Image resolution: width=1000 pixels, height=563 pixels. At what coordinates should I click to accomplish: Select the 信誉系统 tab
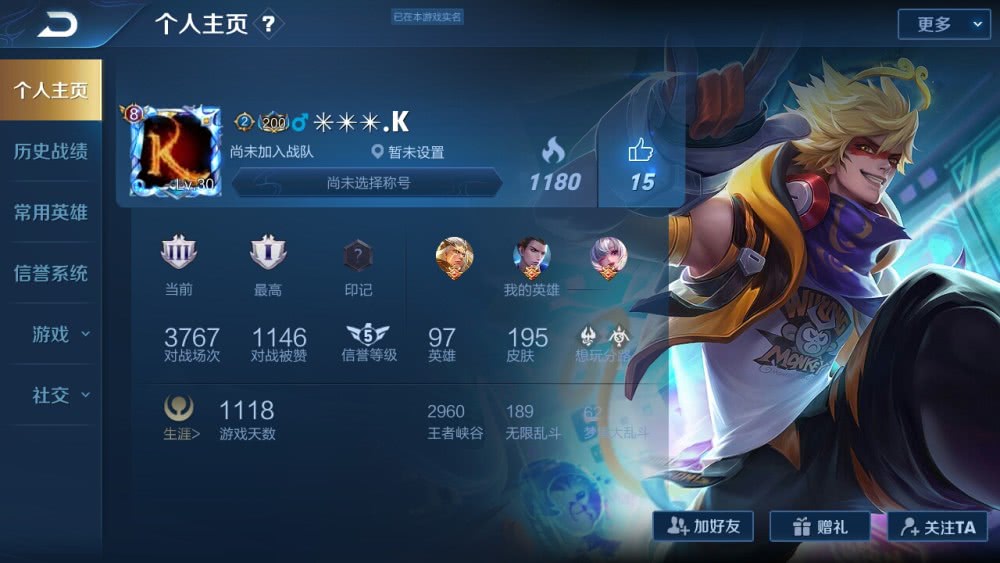(50, 274)
